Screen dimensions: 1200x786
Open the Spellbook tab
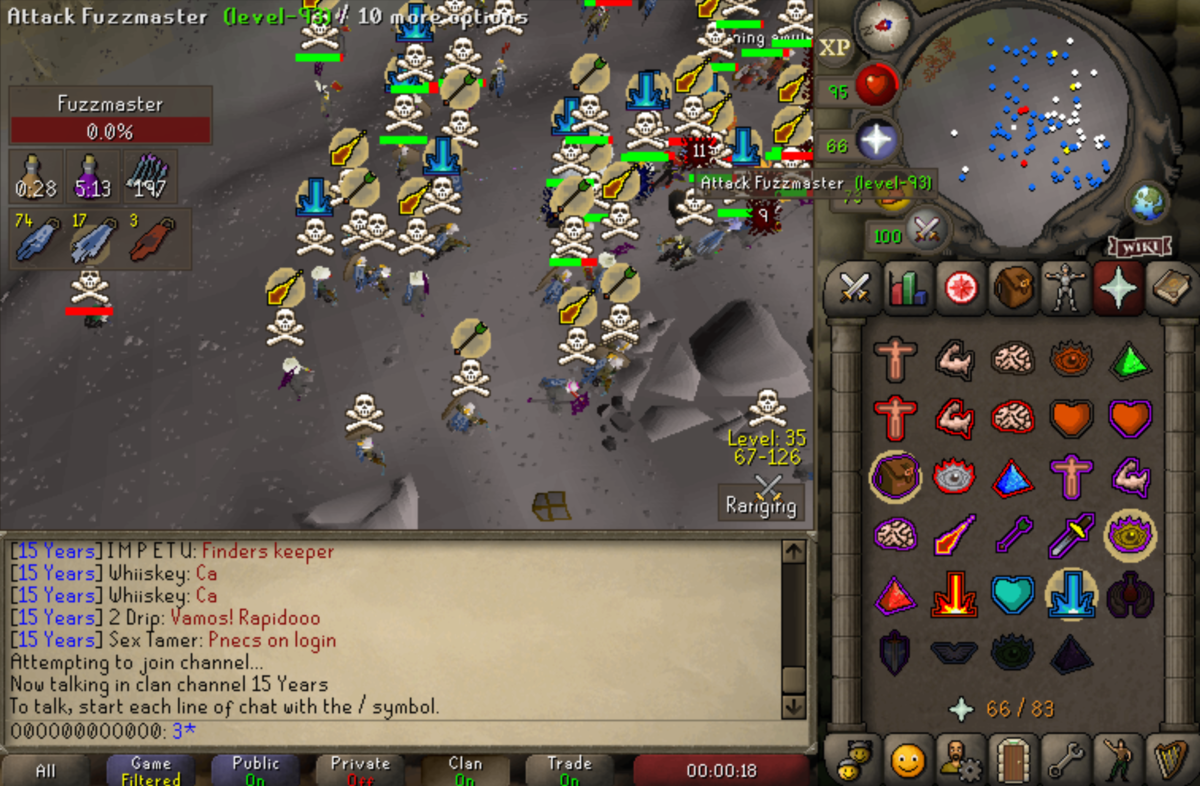pos(1171,288)
